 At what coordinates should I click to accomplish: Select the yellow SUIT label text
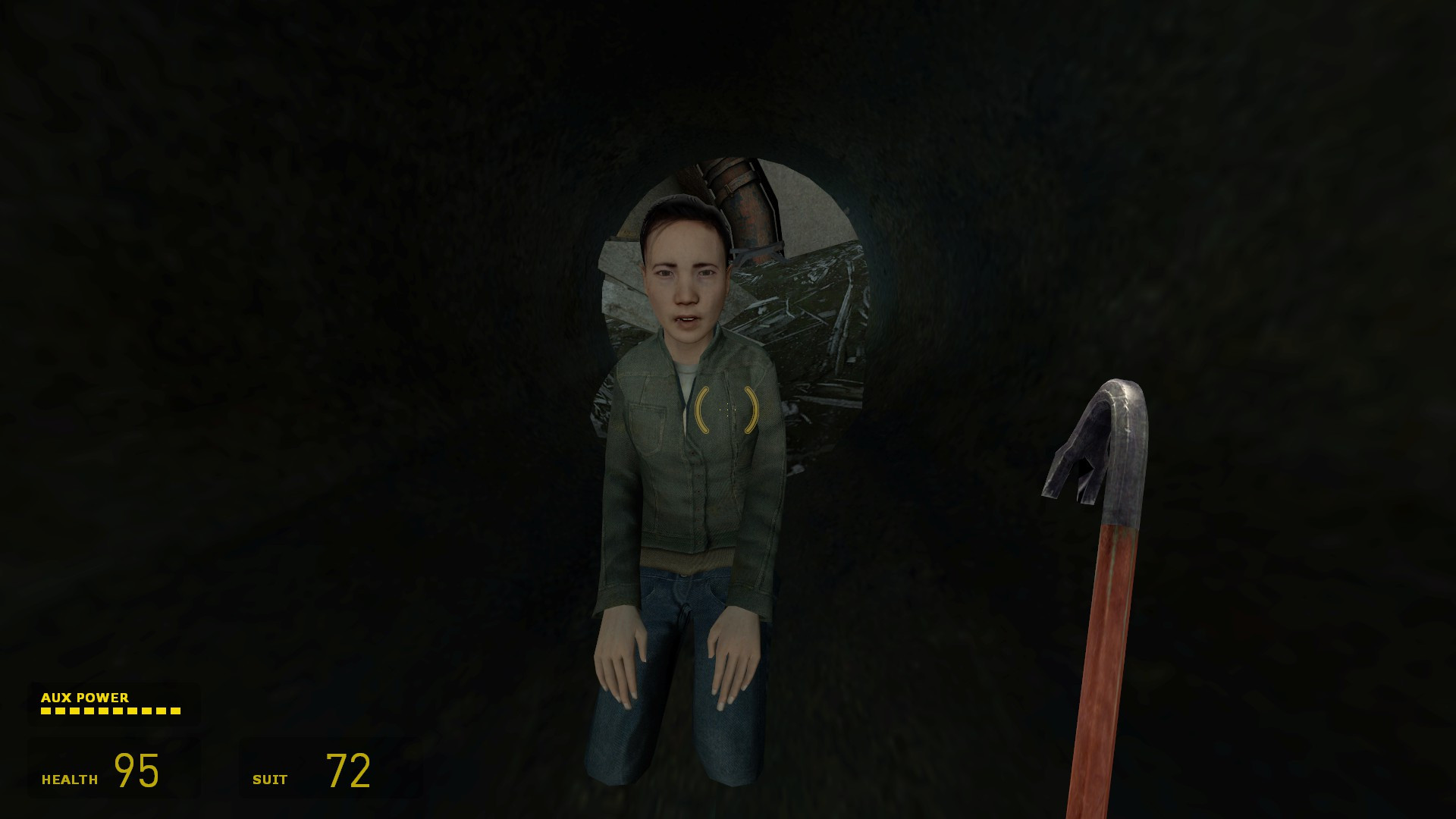pos(269,779)
